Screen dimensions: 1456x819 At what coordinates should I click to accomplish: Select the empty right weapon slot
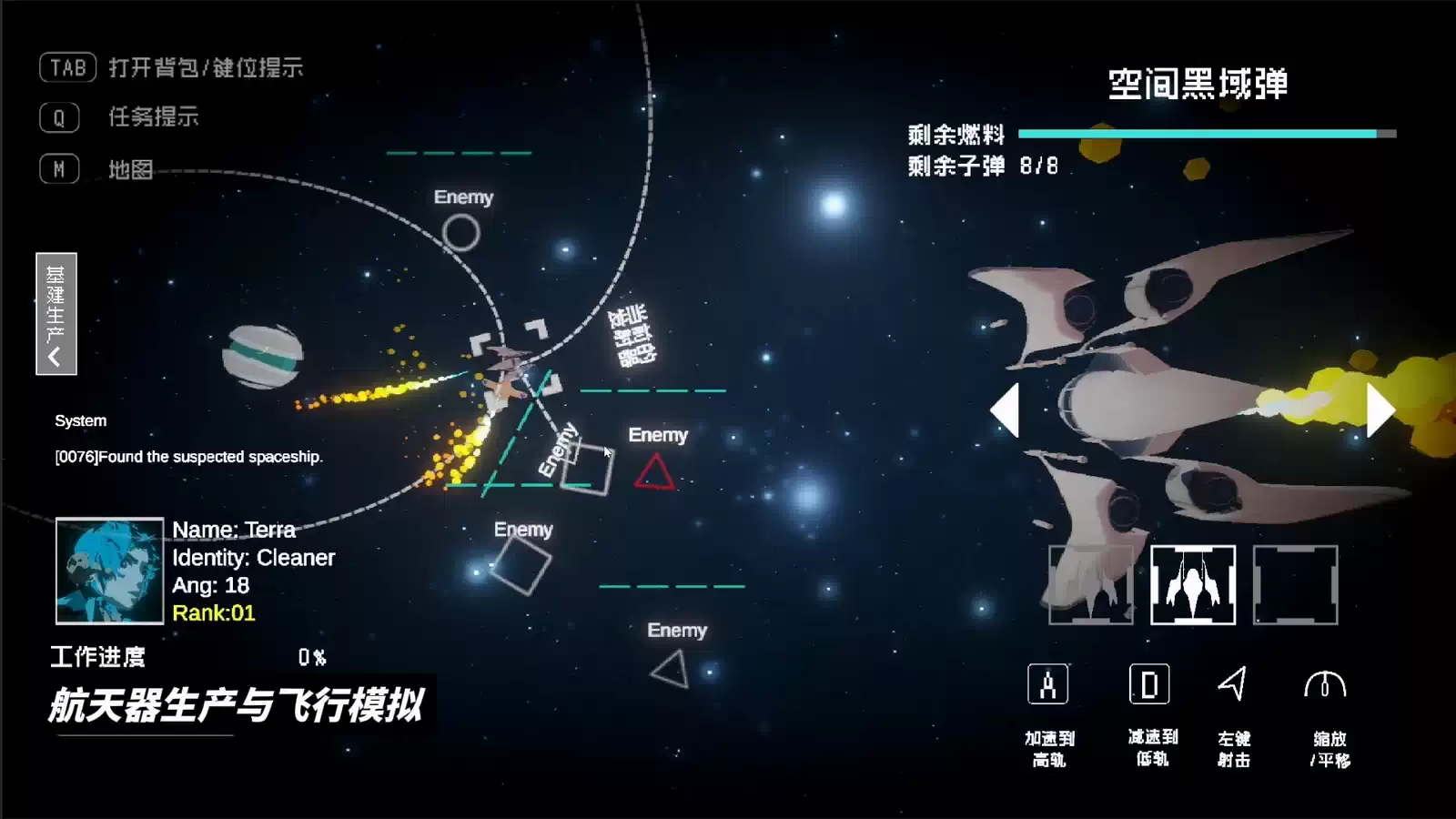coord(1295,585)
